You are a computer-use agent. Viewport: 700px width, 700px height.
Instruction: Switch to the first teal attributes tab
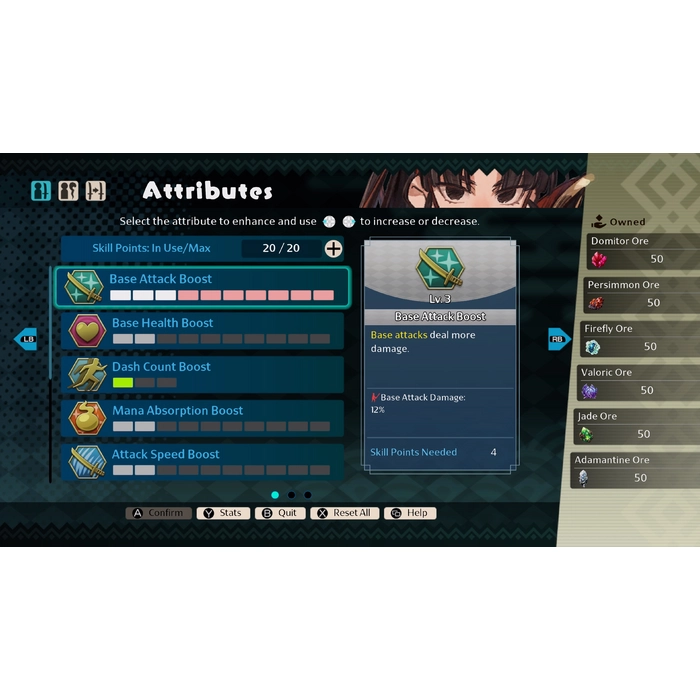click(x=41, y=190)
